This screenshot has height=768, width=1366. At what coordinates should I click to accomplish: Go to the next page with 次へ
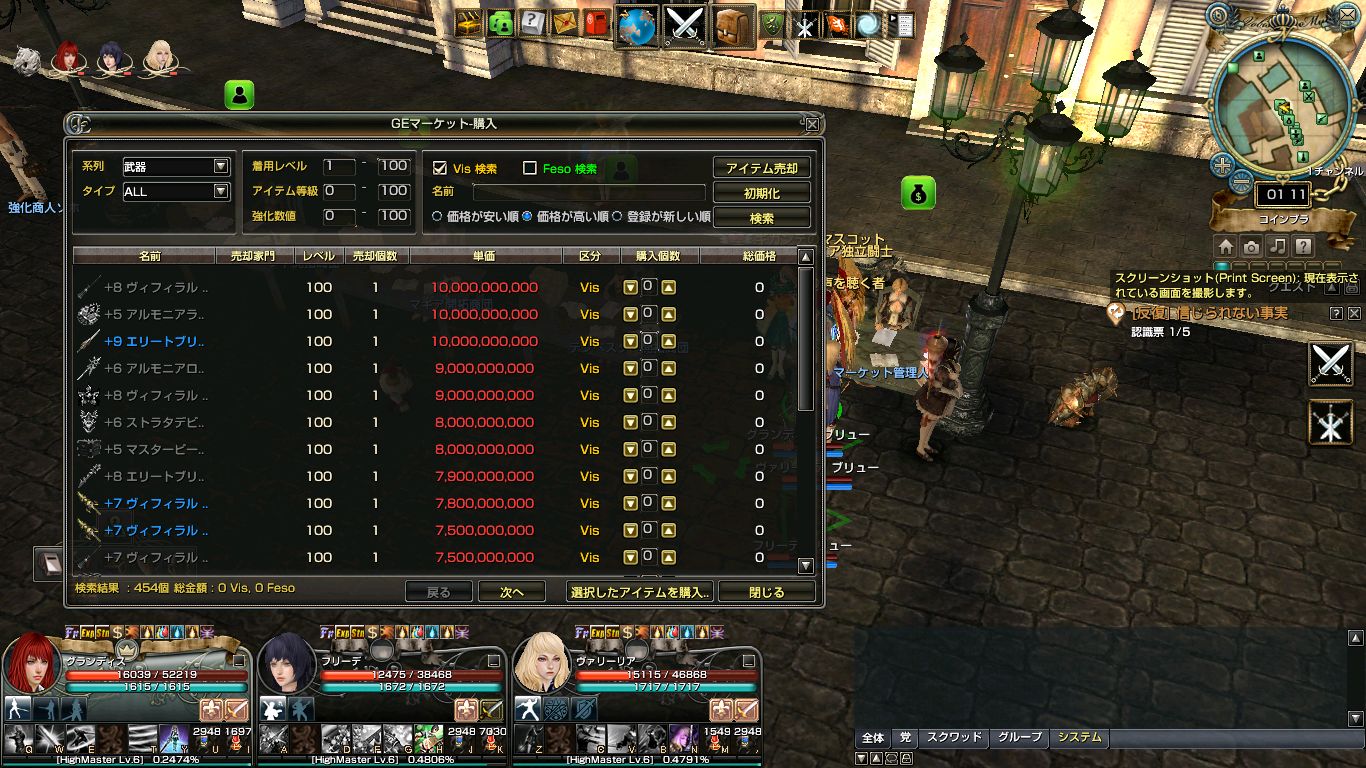[x=512, y=592]
